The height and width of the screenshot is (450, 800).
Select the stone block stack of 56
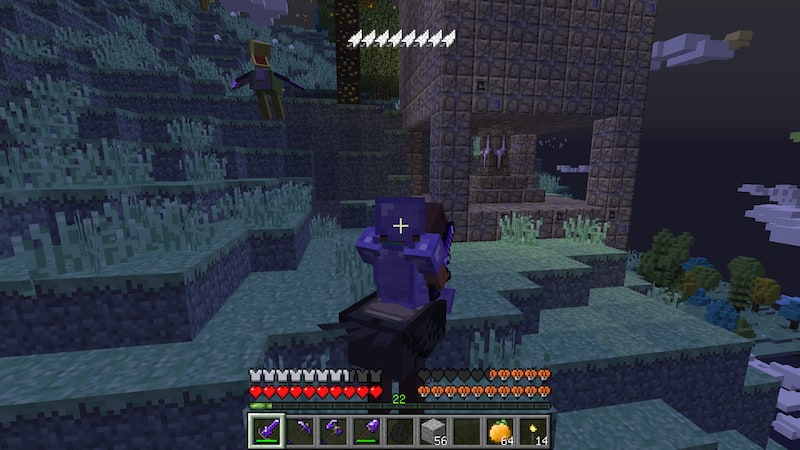tap(433, 430)
